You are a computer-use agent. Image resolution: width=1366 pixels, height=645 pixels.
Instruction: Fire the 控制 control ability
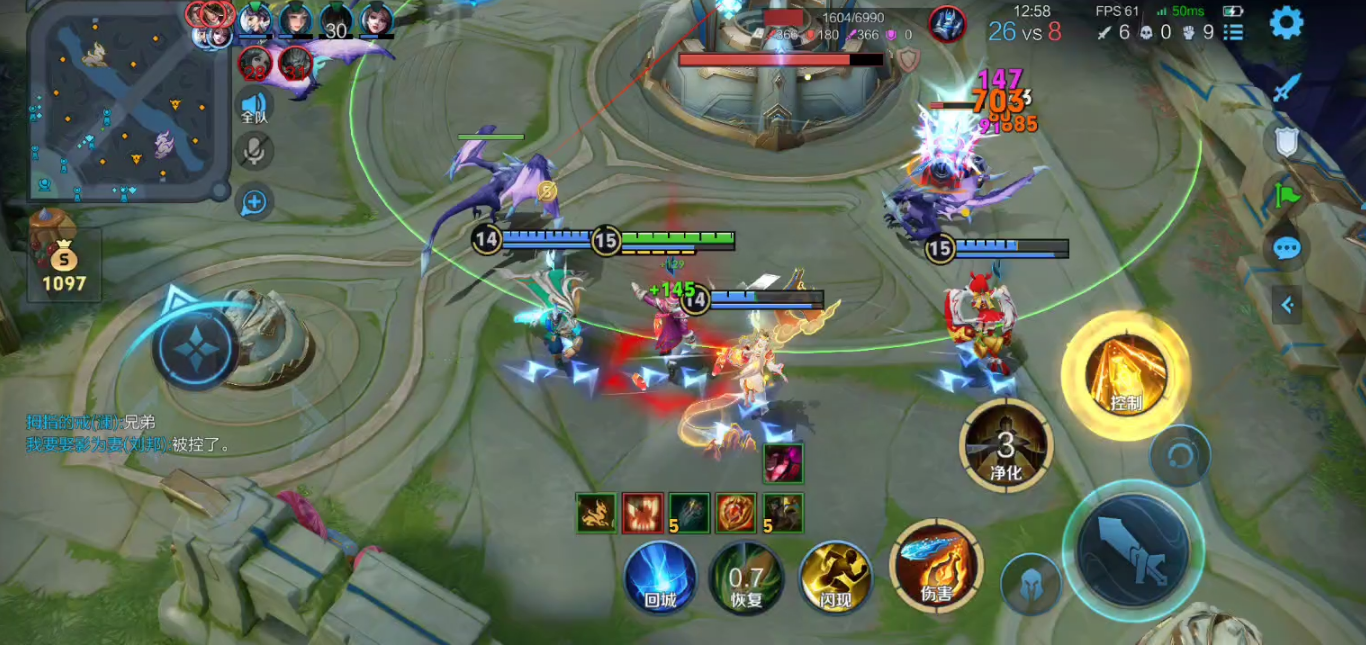(1126, 375)
